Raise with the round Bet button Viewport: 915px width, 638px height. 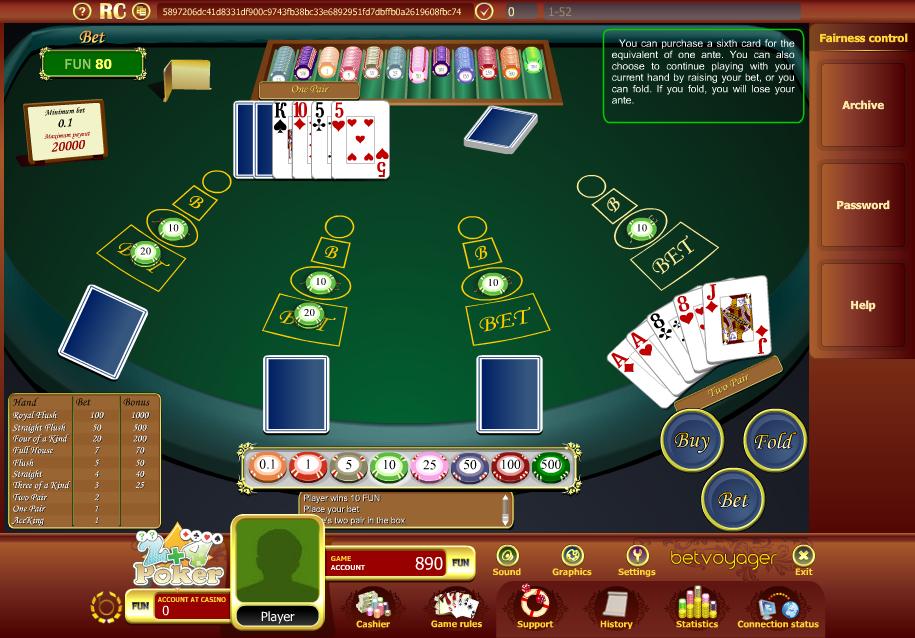(x=733, y=499)
